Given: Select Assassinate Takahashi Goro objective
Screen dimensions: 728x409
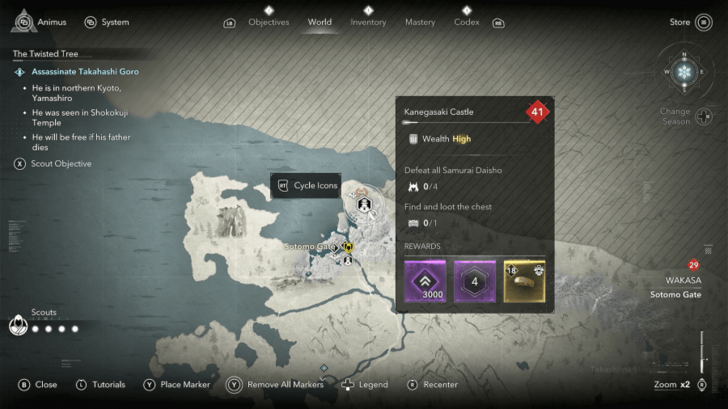Looking at the screenshot, I should pyautogui.click(x=85, y=72).
